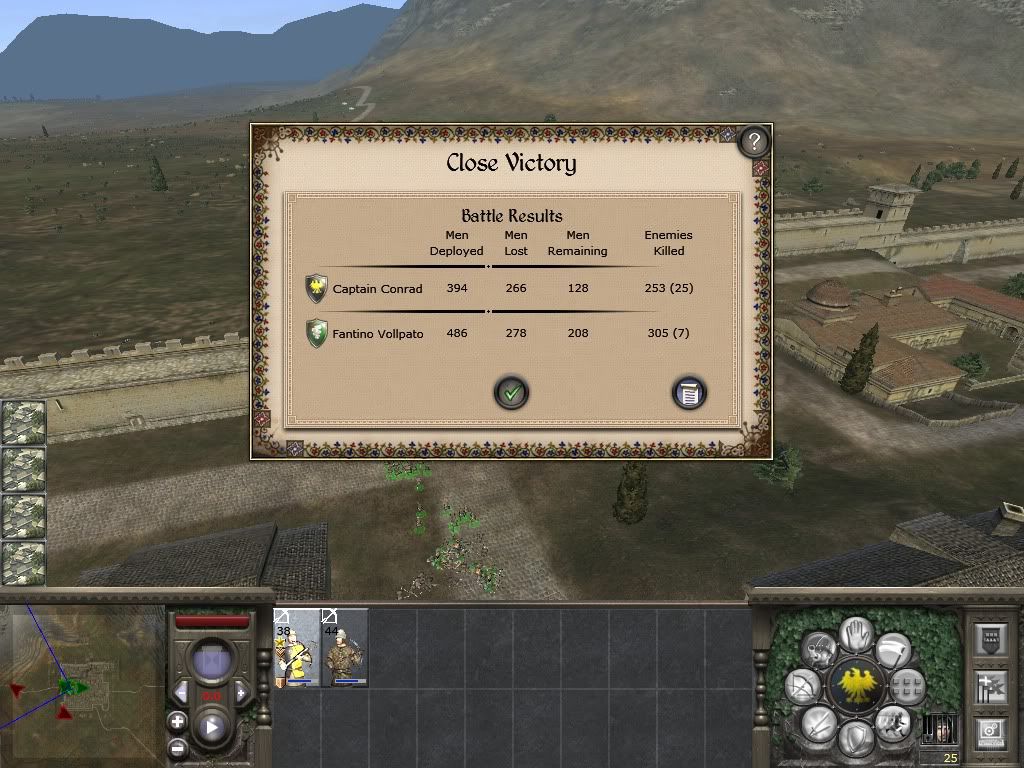The height and width of the screenshot is (768, 1024).
Task: Click the battlefield minimap
Action: coord(82,685)
